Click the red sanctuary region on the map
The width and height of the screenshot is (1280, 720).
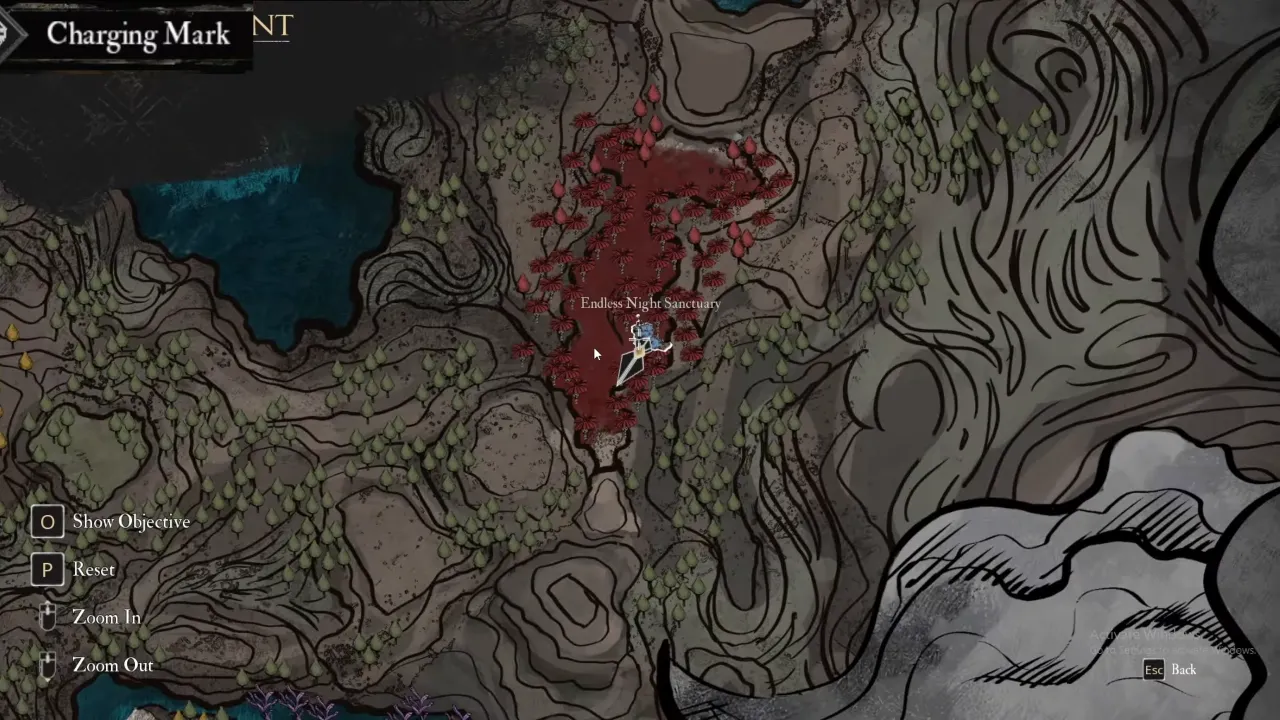620,250
